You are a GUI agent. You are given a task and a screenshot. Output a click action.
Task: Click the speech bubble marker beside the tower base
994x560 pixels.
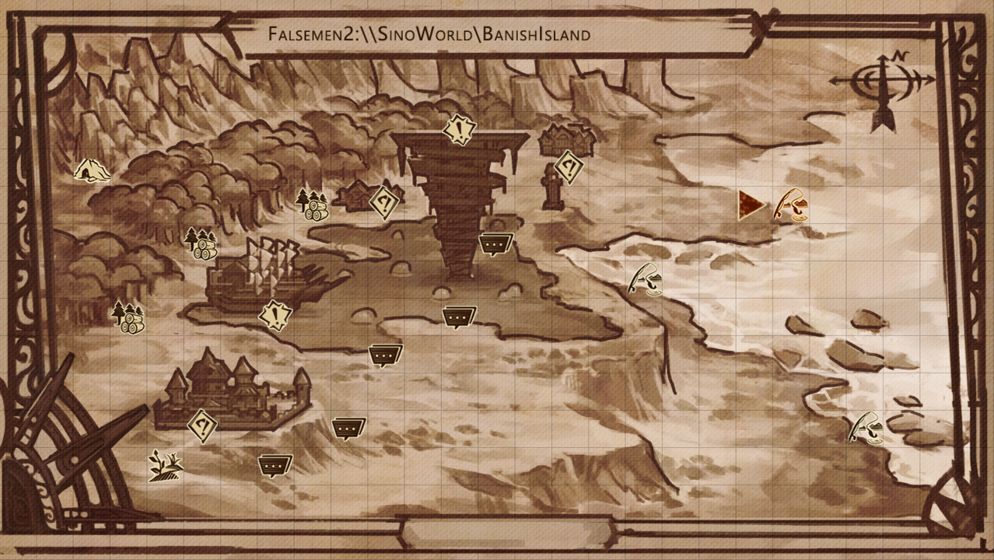coord(491,243)
